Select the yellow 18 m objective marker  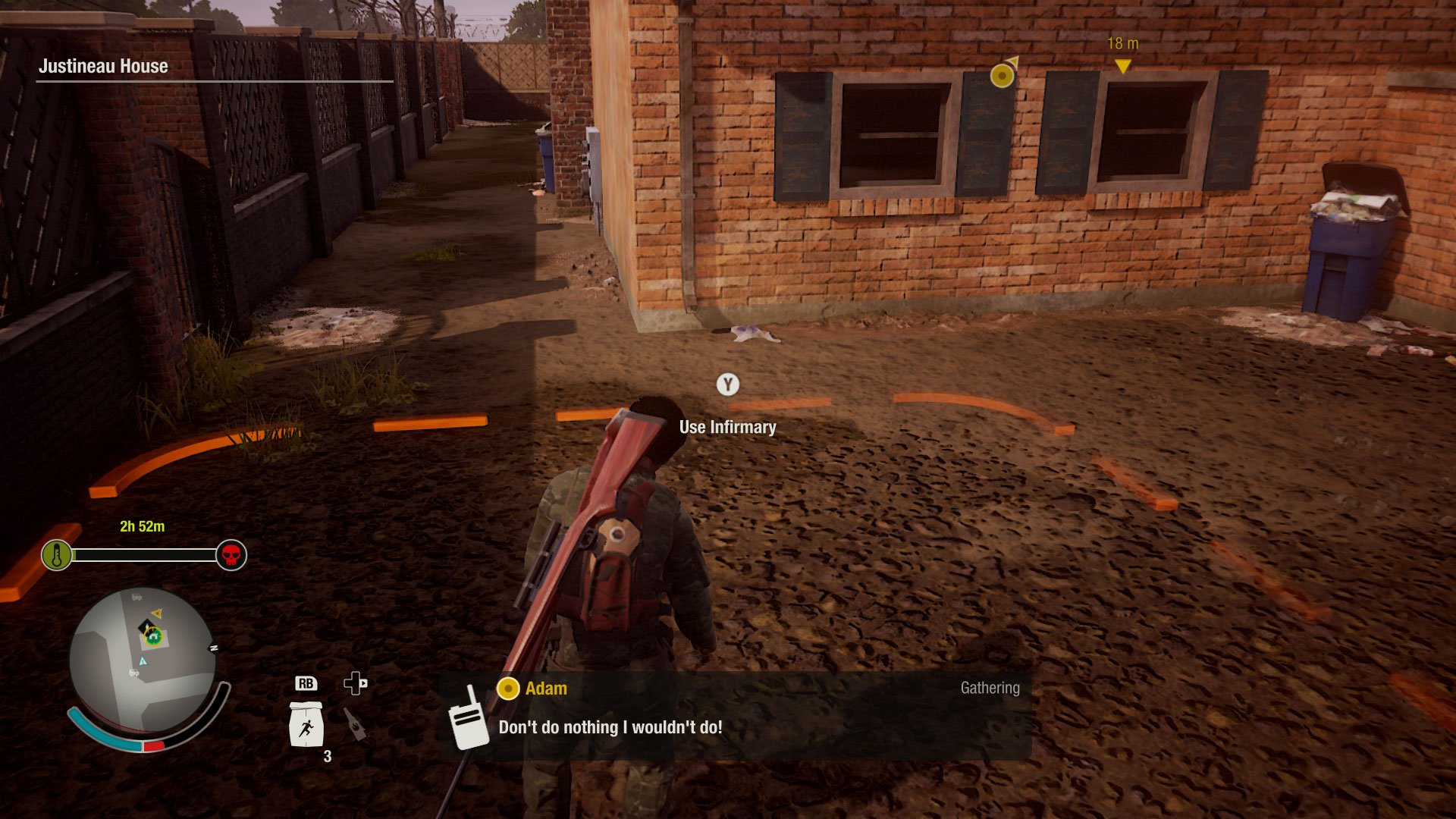[x=1122, y=66]
